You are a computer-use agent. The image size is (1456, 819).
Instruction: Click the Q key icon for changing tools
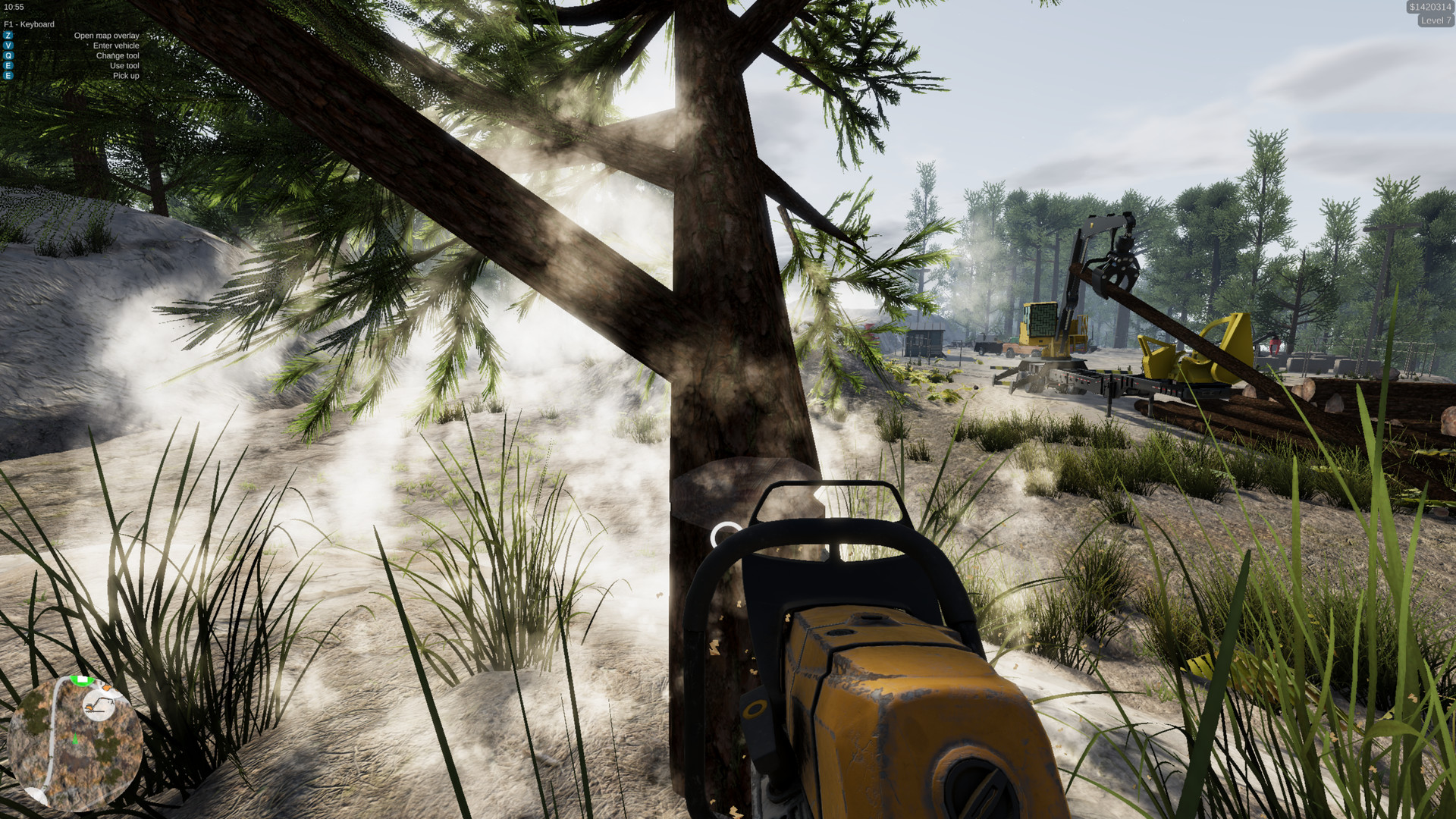[8, 55]
